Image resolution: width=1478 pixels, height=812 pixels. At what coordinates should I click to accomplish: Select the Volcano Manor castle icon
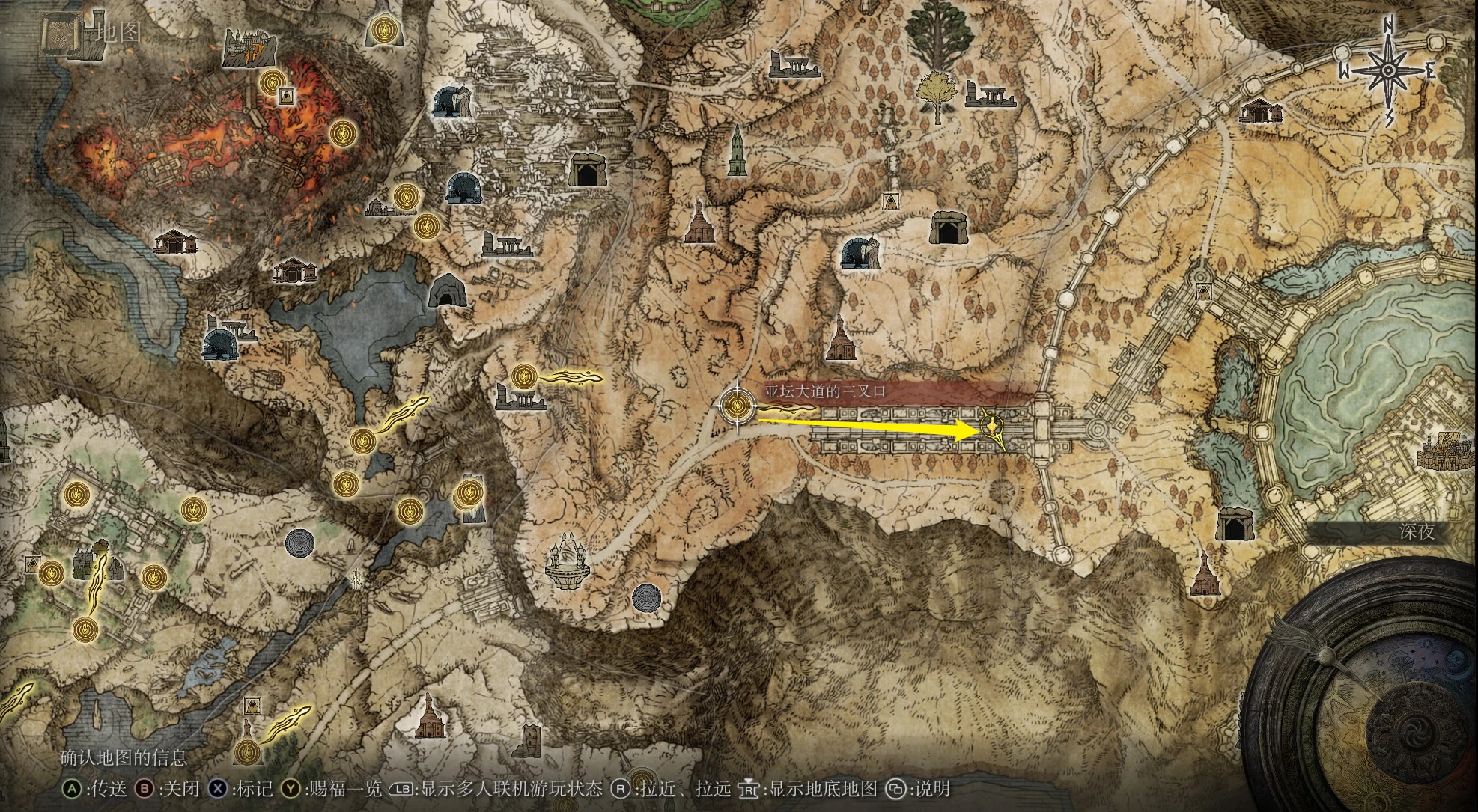coord(249,49)
